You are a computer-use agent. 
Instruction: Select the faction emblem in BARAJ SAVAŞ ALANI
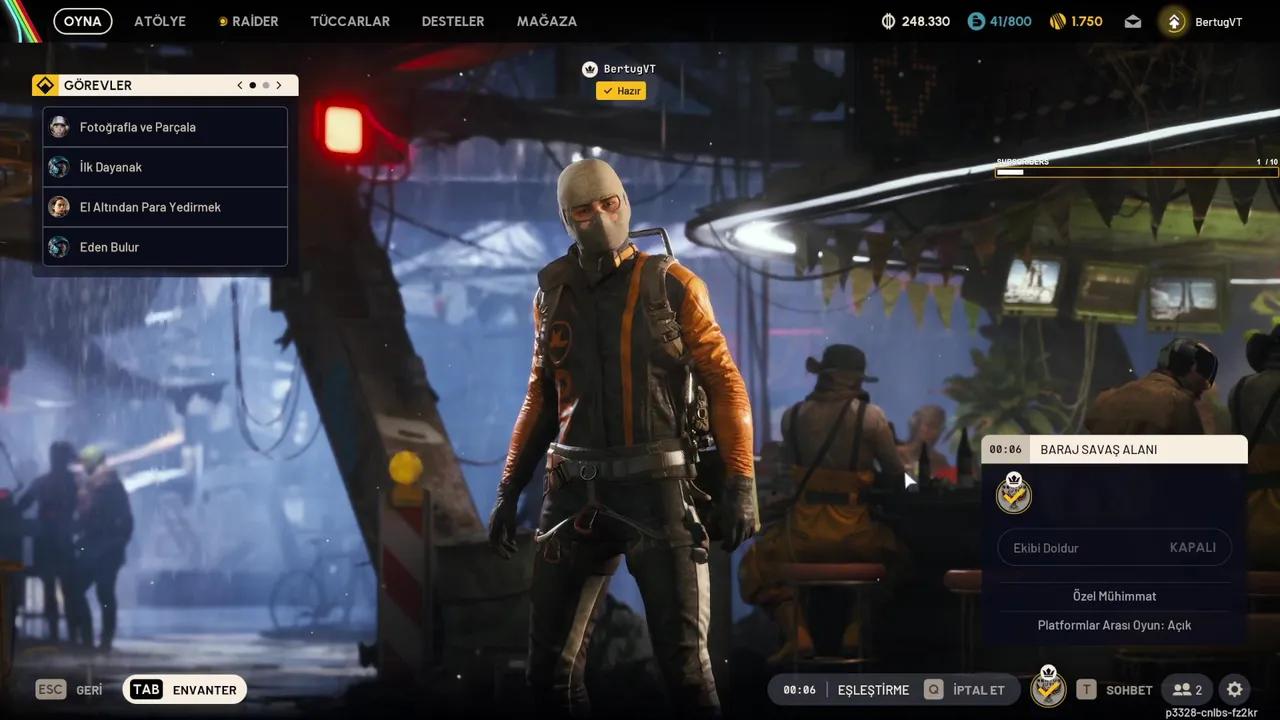pyautogui.click(x=1013, y=494)
